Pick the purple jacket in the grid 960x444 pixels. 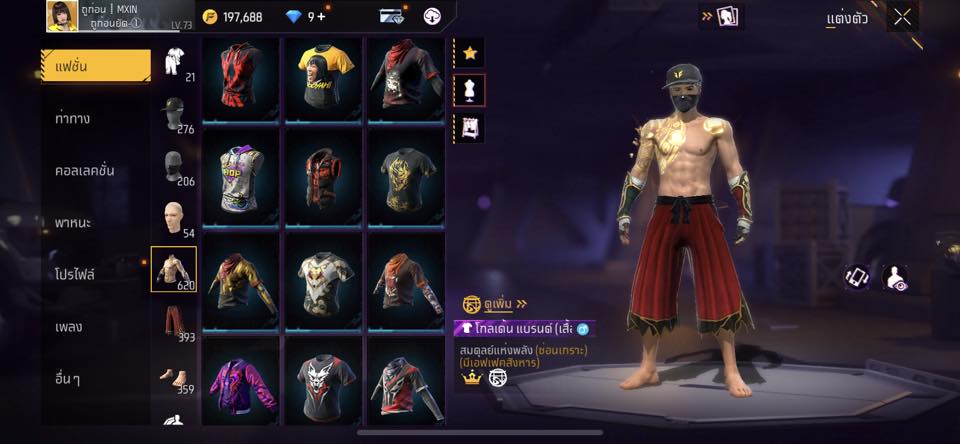[x=241, y=381]
